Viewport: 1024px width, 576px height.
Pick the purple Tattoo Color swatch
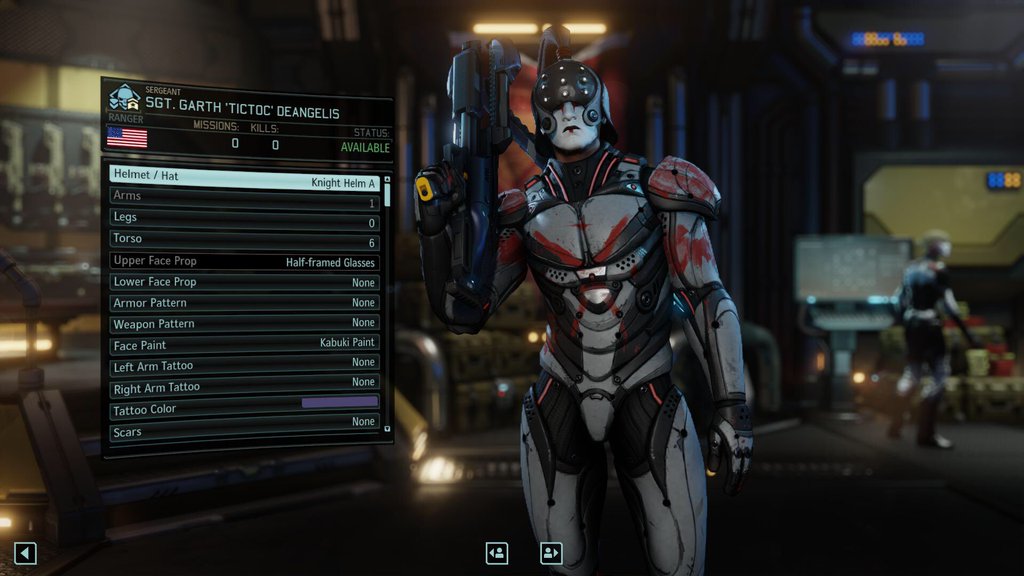pos(339,402)
